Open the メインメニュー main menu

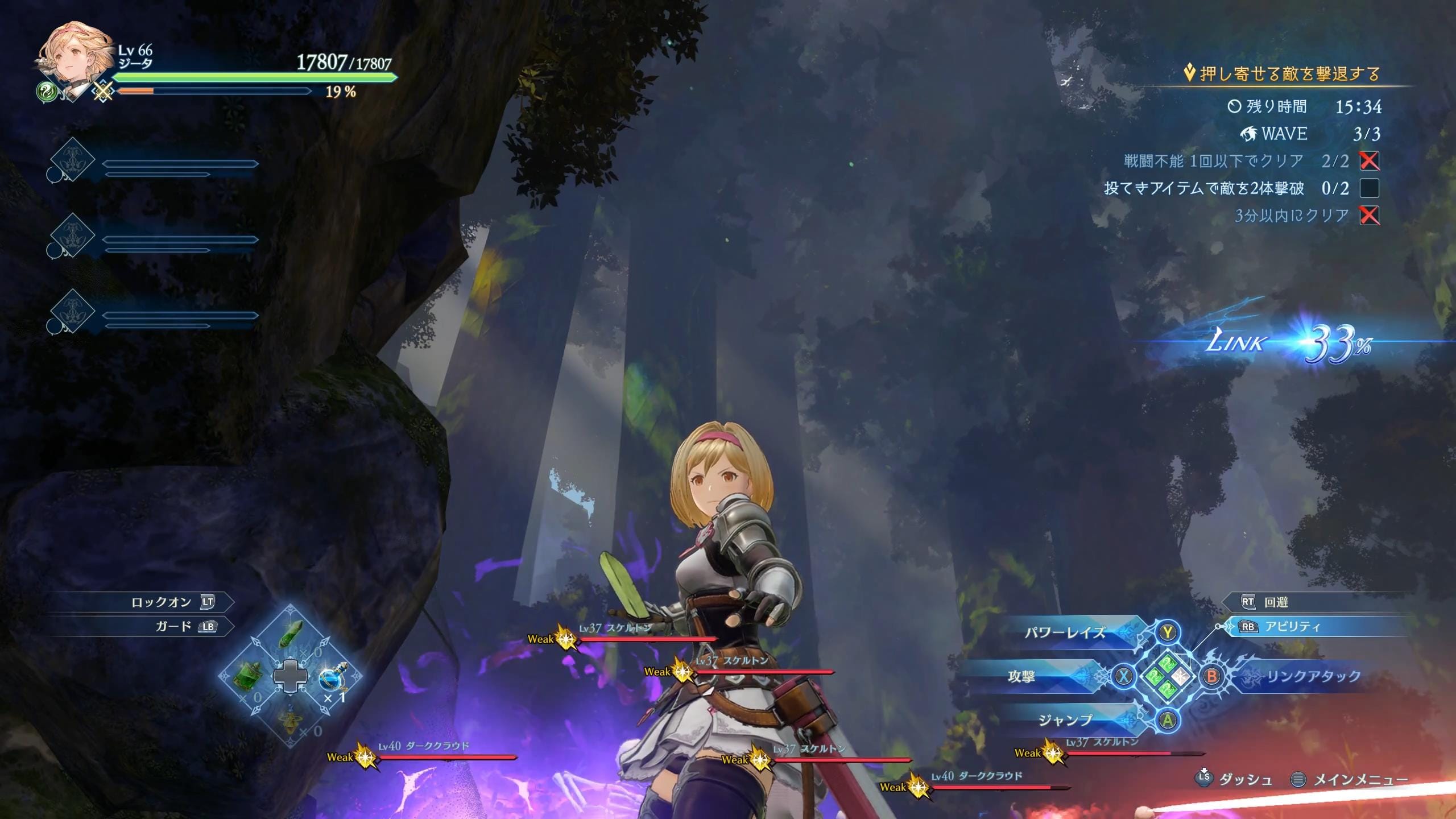click(1359, 780)
